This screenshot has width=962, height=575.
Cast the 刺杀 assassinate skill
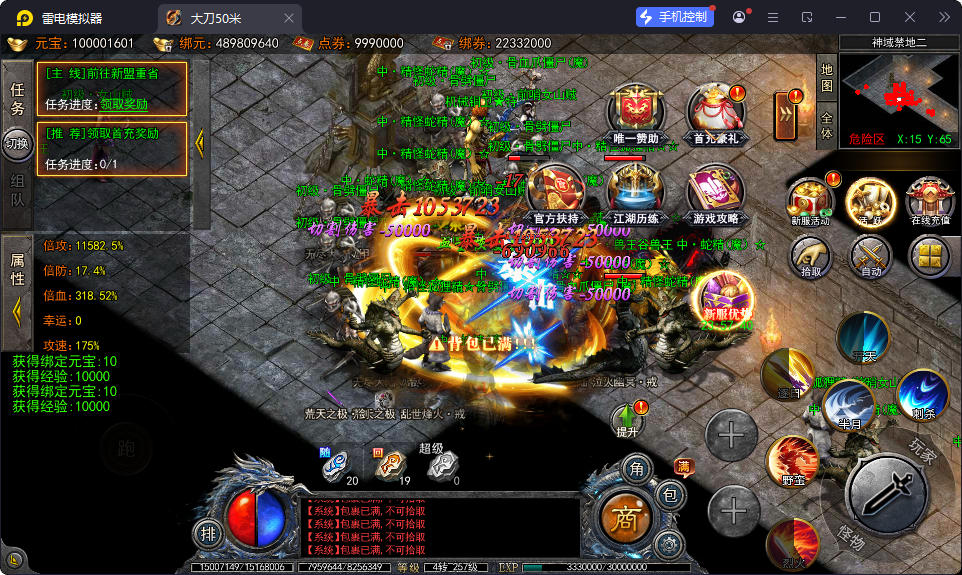pos(922,393)
